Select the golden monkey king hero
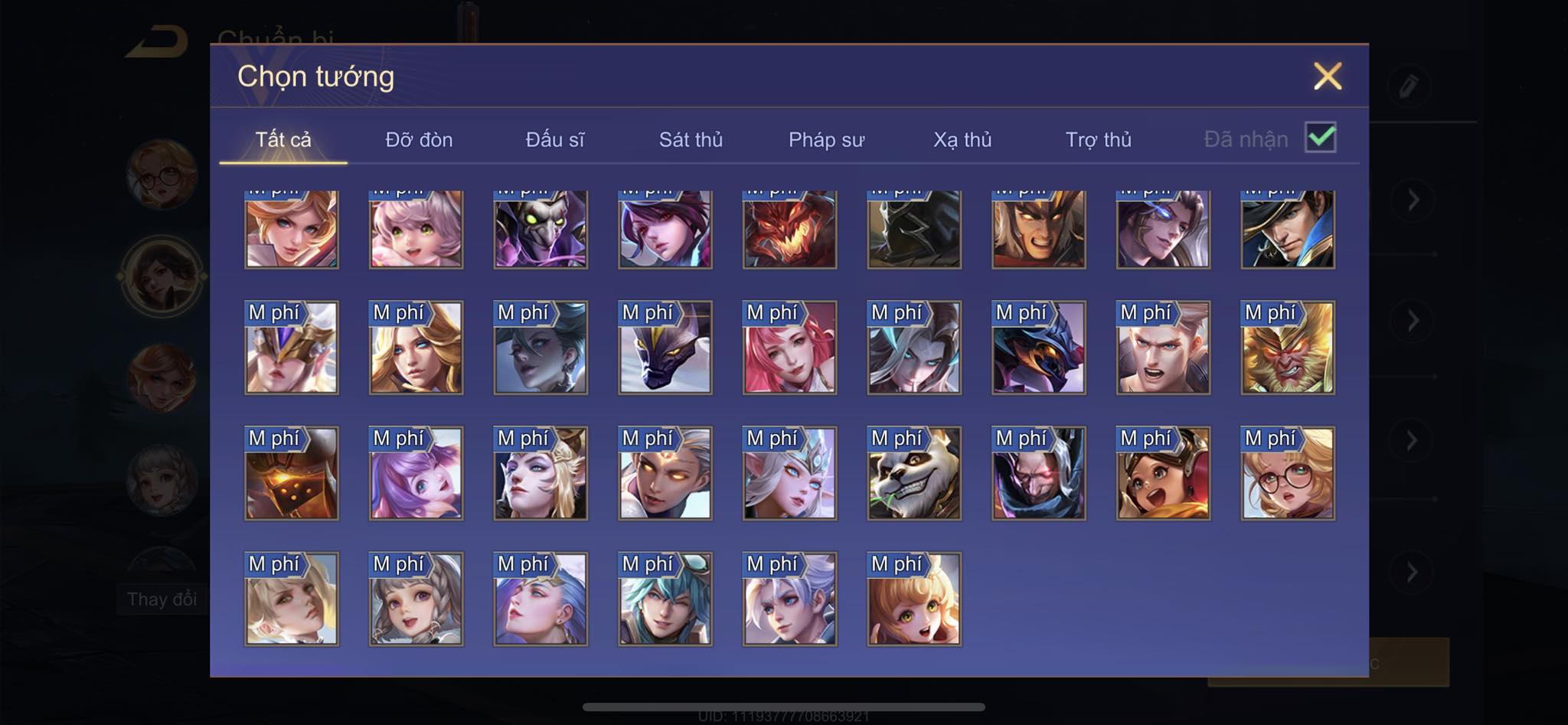 tap(1288, 348)
